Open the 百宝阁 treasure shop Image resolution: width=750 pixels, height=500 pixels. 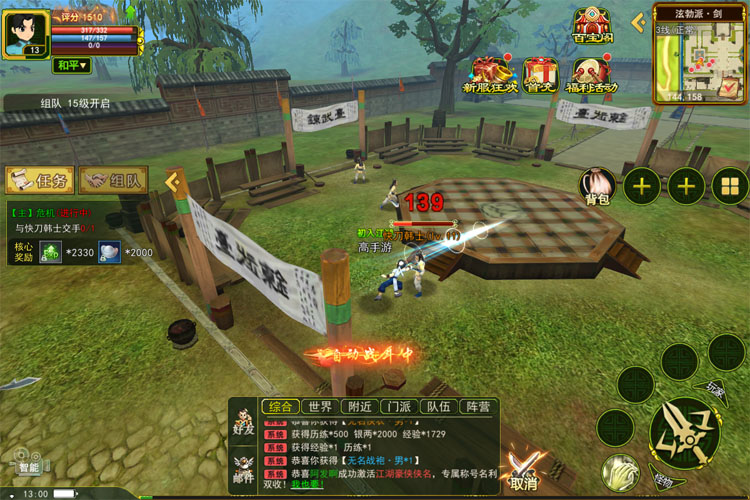pyautogui.click(x=593, y=28)
